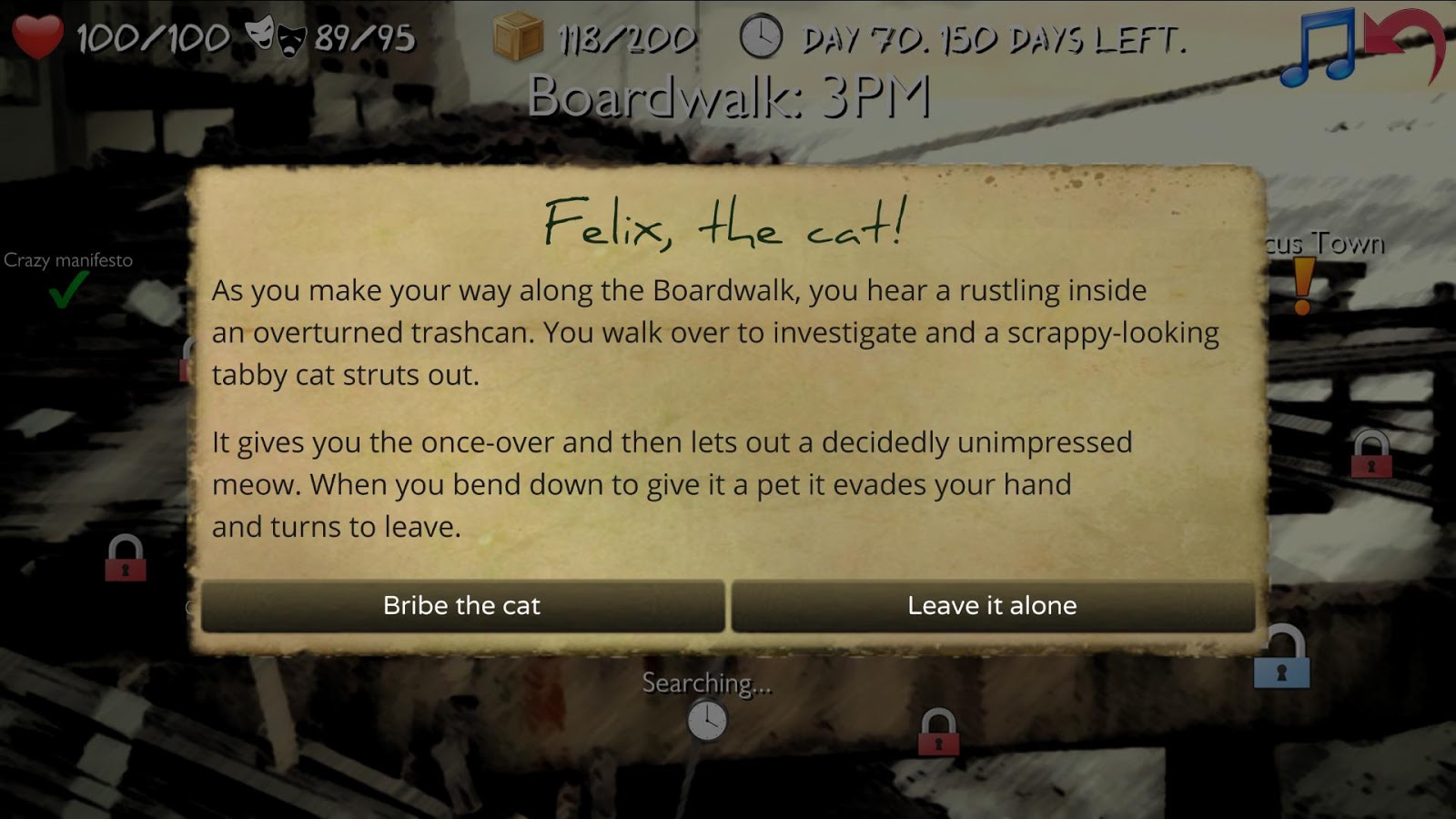The width and height of the screenshot is (1456, 819).
Task: Select "Leave it alone" dialogue choice
Action: coord(992,606)
